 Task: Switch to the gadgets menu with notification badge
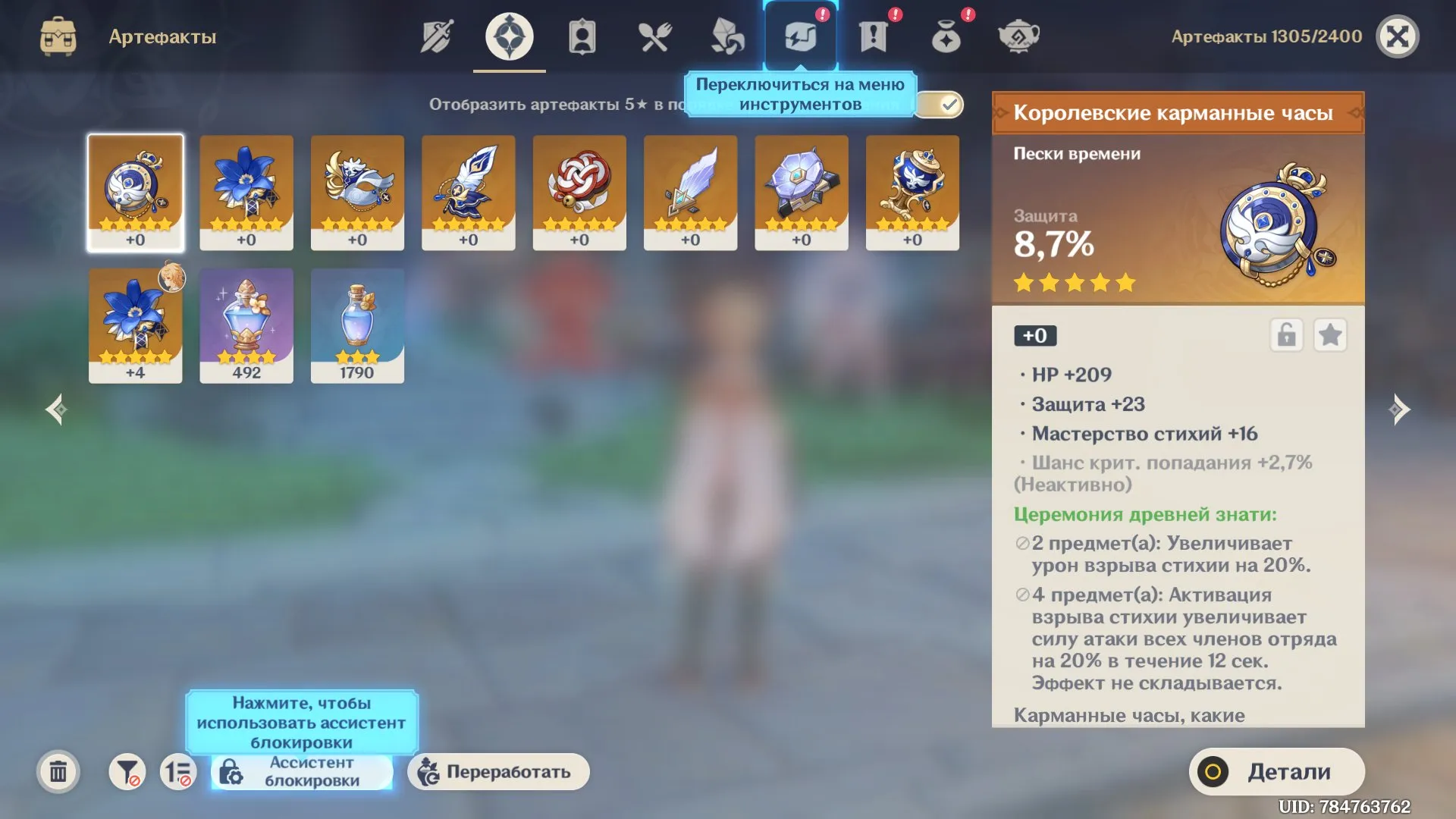coord(800,35)
